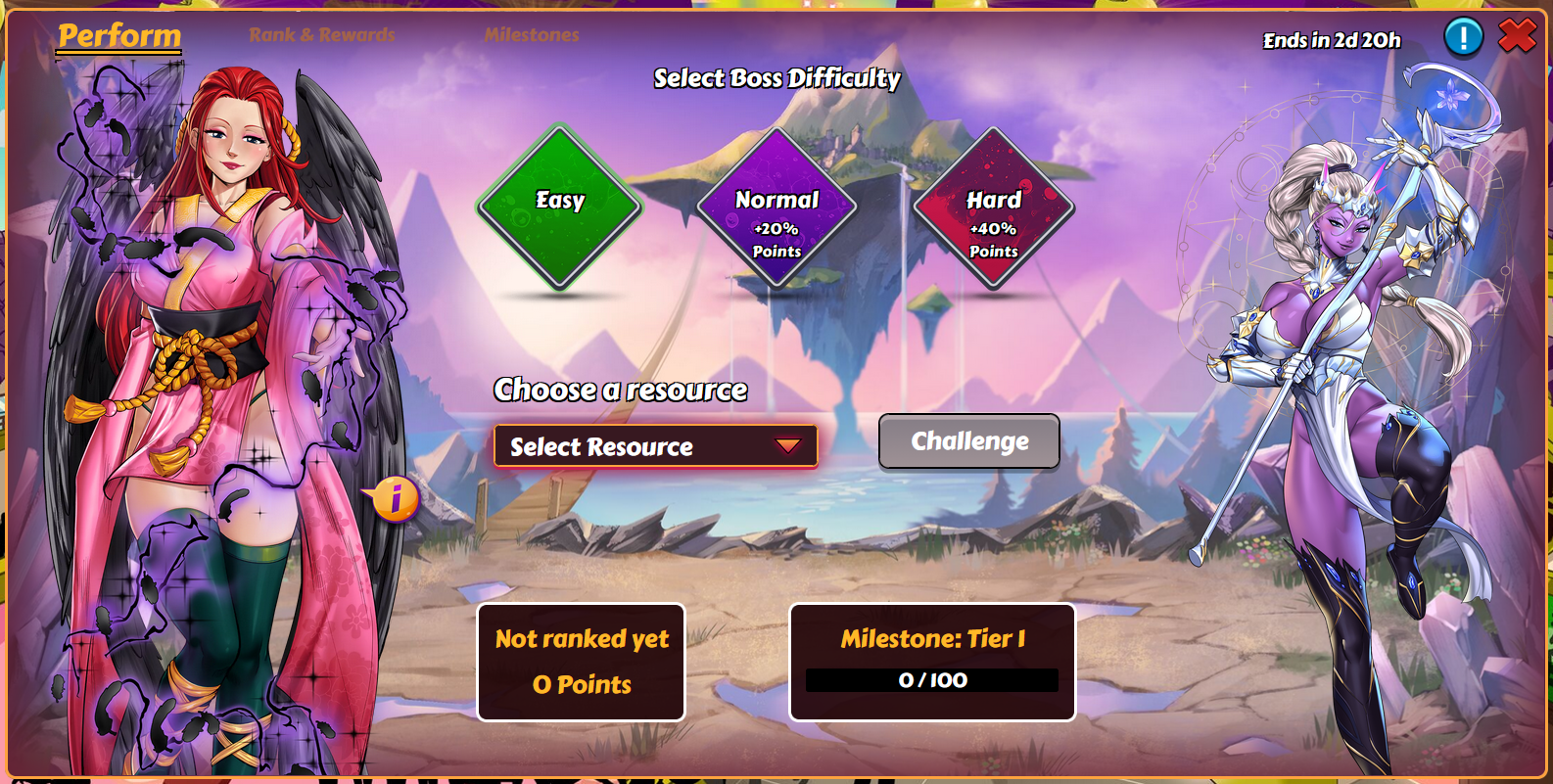
Task: Open the Select Resource dropdown
Action: 655,446
